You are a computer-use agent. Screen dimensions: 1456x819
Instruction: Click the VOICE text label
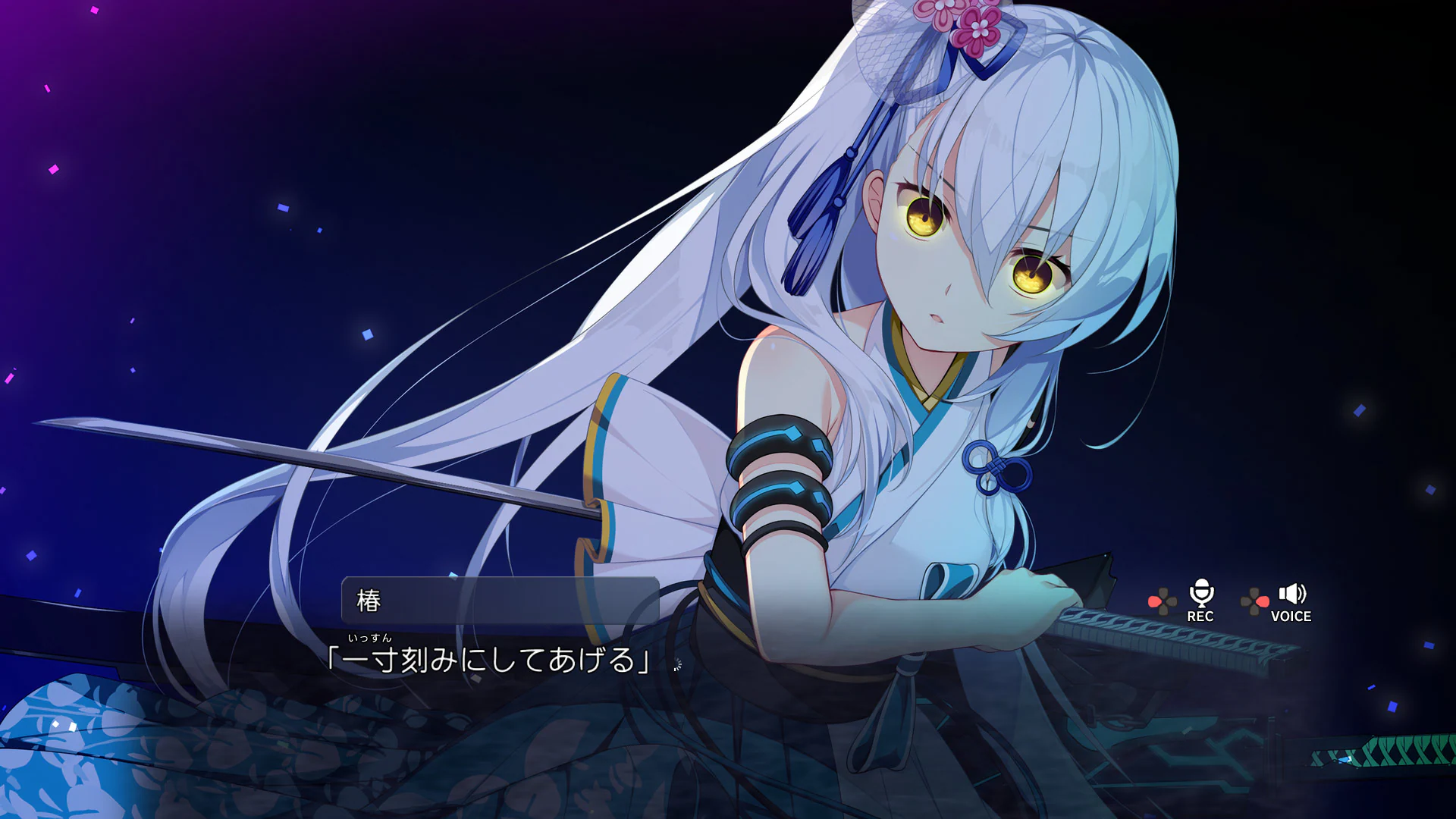(1291, 617)
